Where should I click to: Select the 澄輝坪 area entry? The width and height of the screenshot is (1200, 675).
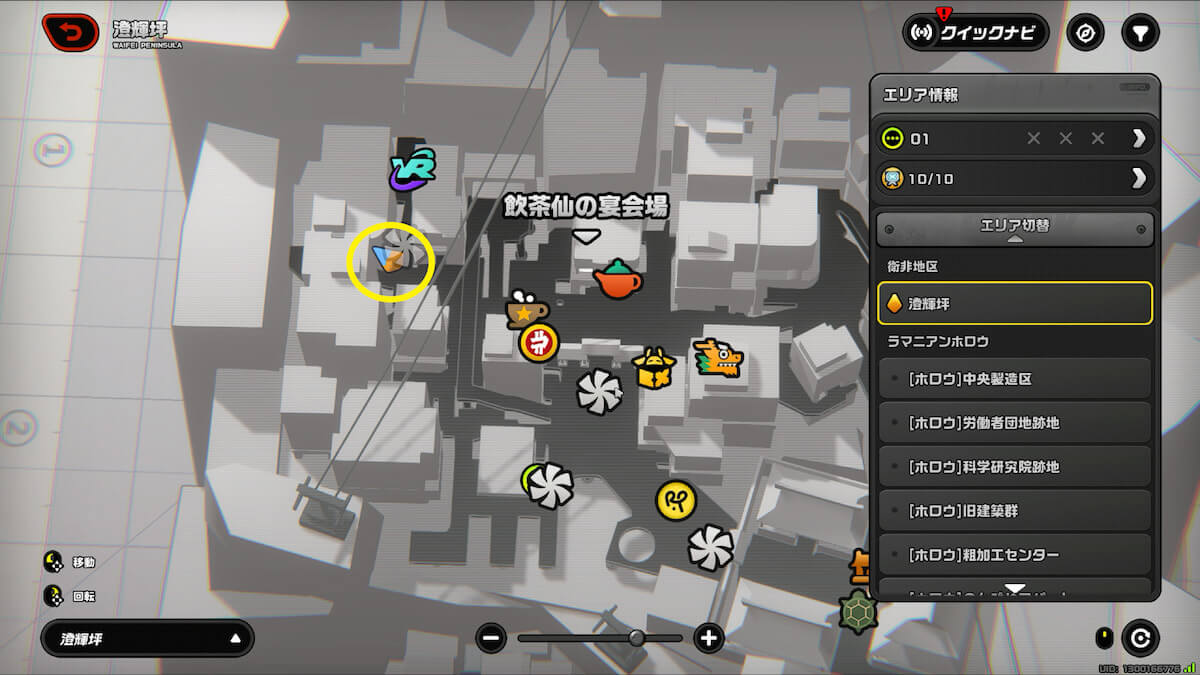pyautogui.click(x=1015, y=303)
